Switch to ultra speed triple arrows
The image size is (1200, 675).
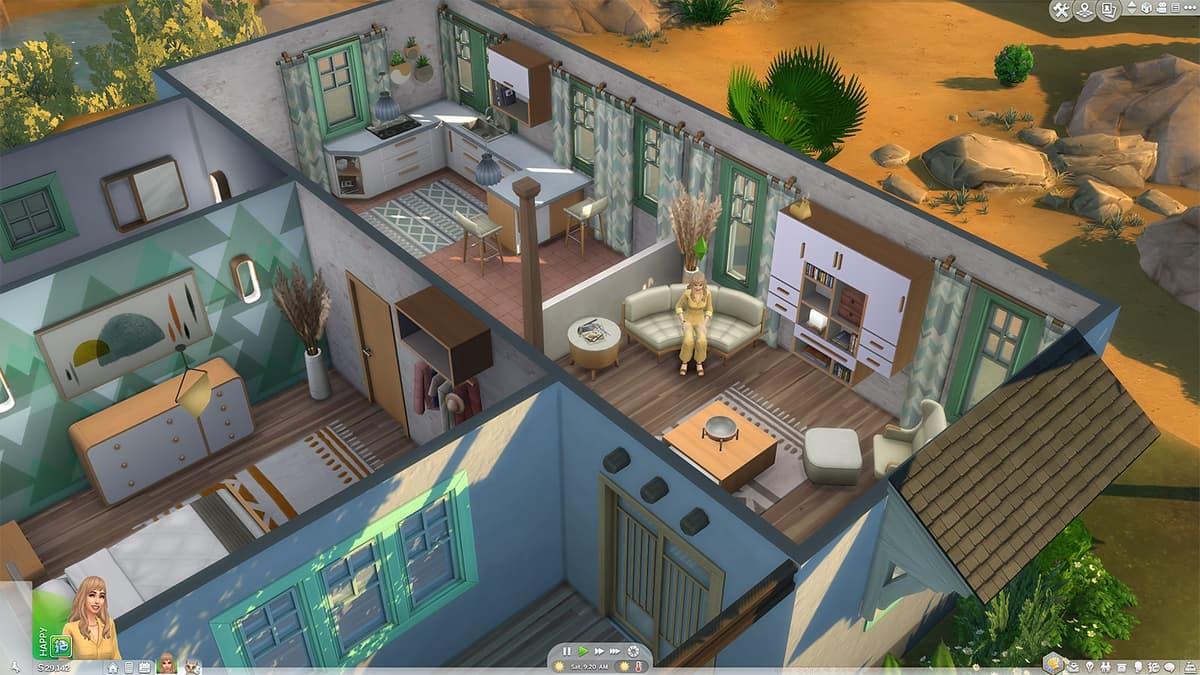click(616, 651)
